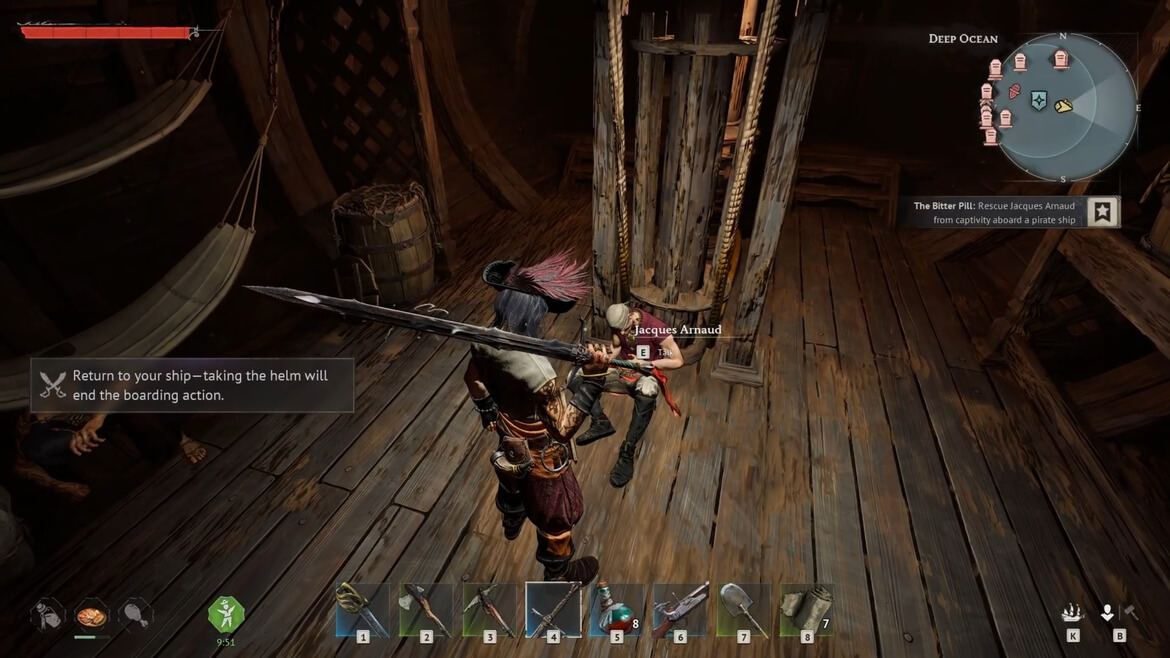Click the blue shield marker on minimap

click(1039, 101)
